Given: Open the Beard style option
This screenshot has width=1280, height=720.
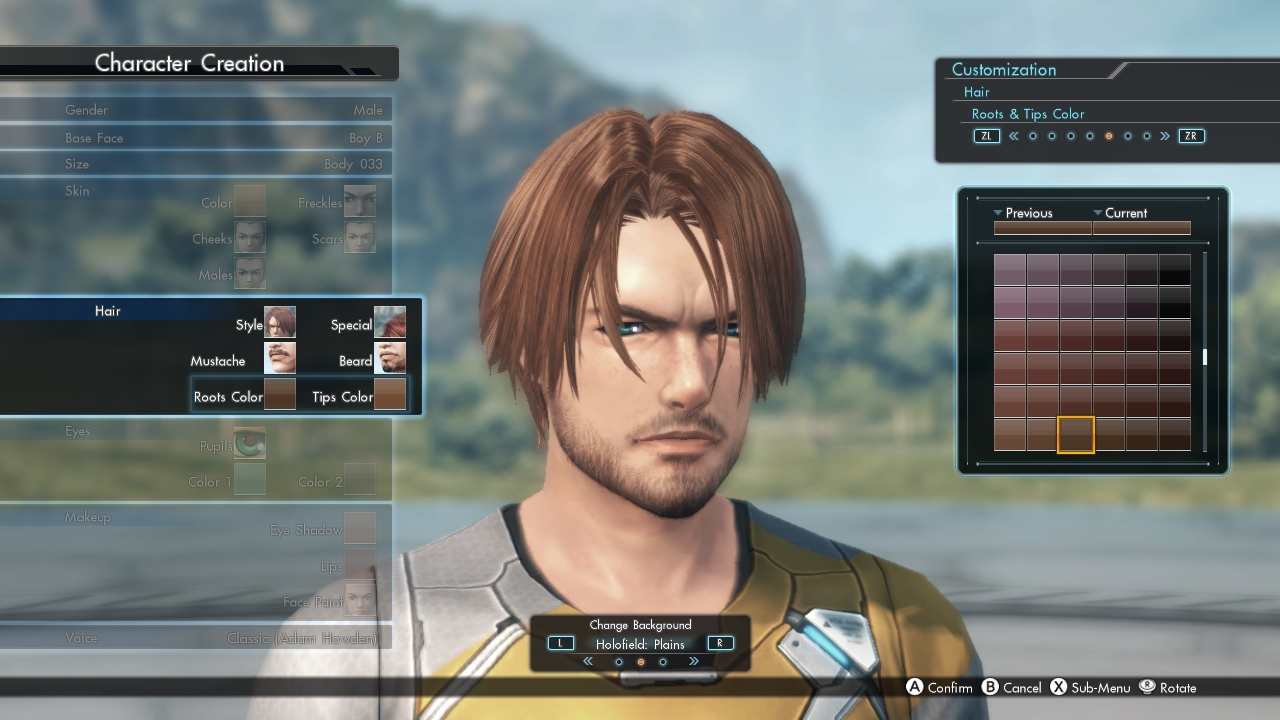Looking at the screenshot, I should [x=389, y=359].
